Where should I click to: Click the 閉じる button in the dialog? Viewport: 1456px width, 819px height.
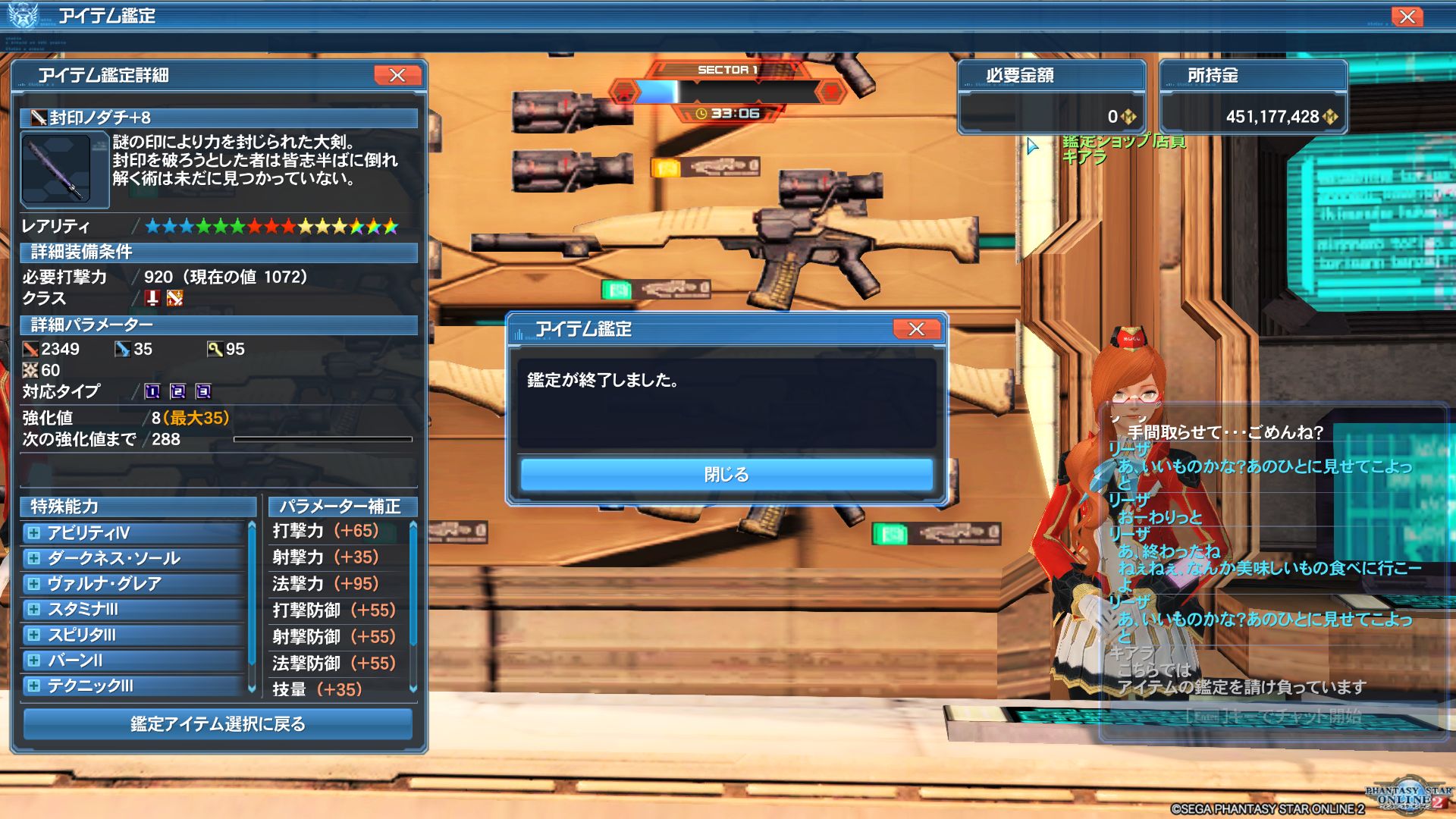tap(726, 475)
